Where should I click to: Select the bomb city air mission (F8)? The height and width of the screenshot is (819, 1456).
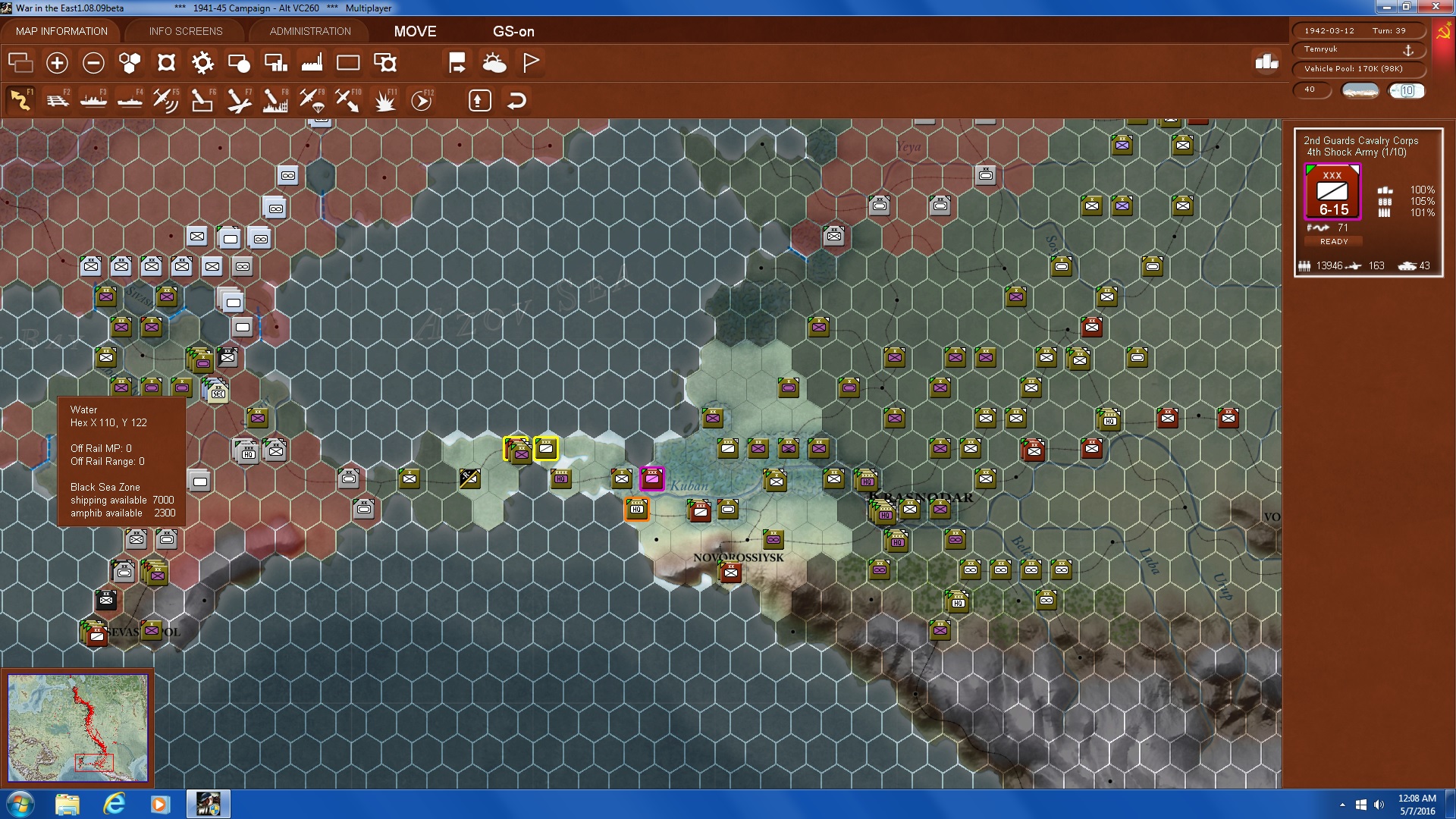click(276, 99)
